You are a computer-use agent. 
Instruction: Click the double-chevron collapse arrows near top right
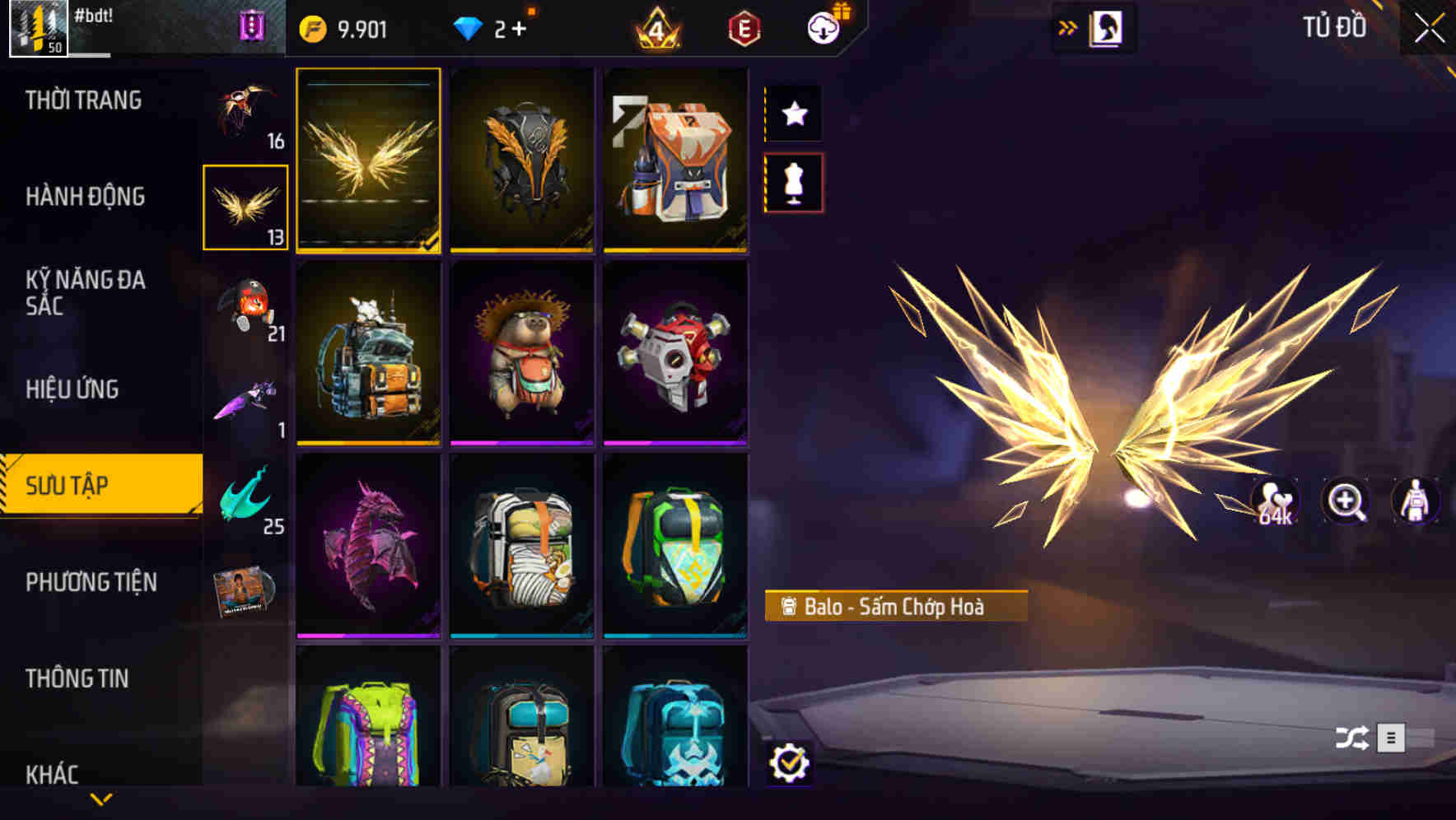pos(1068,26)
